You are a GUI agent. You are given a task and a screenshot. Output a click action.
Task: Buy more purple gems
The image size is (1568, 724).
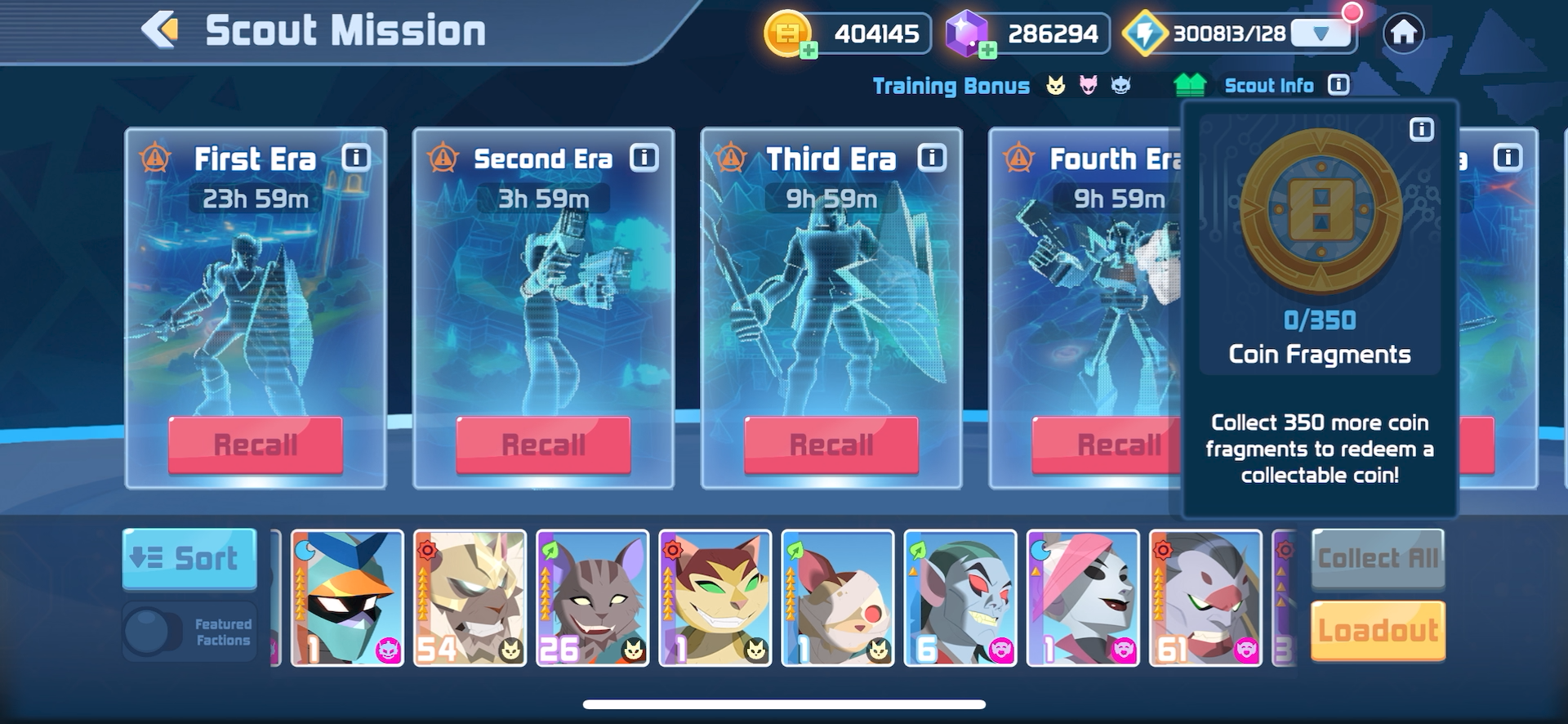(x=987, y=51)
